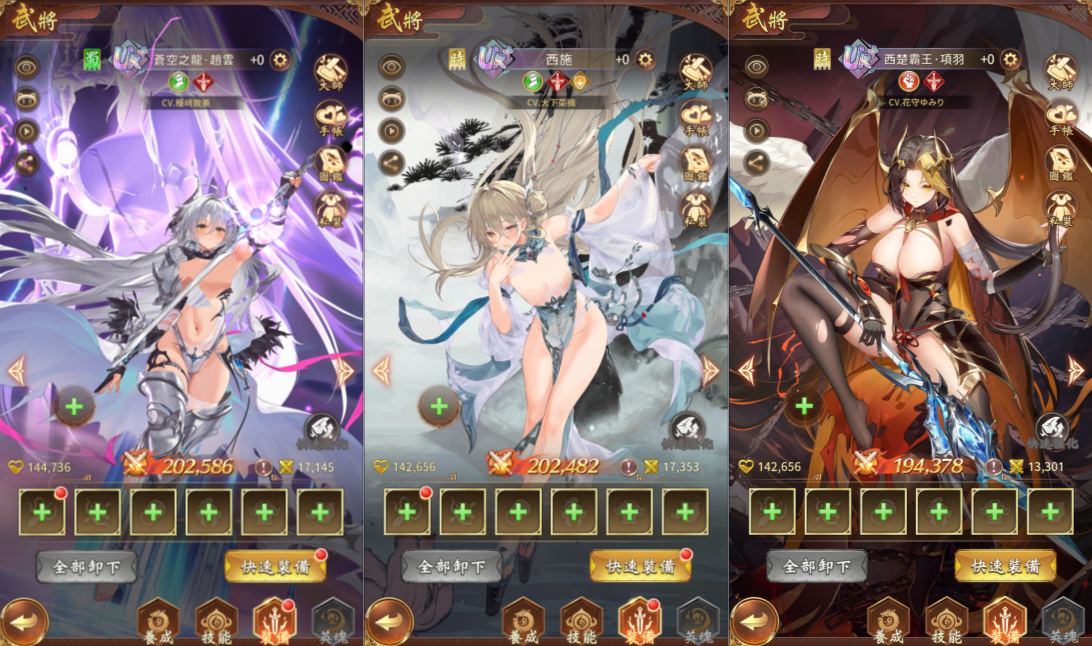Click back arrow in 趙雲's panel
1092x646 pixels.
[24, 621]
